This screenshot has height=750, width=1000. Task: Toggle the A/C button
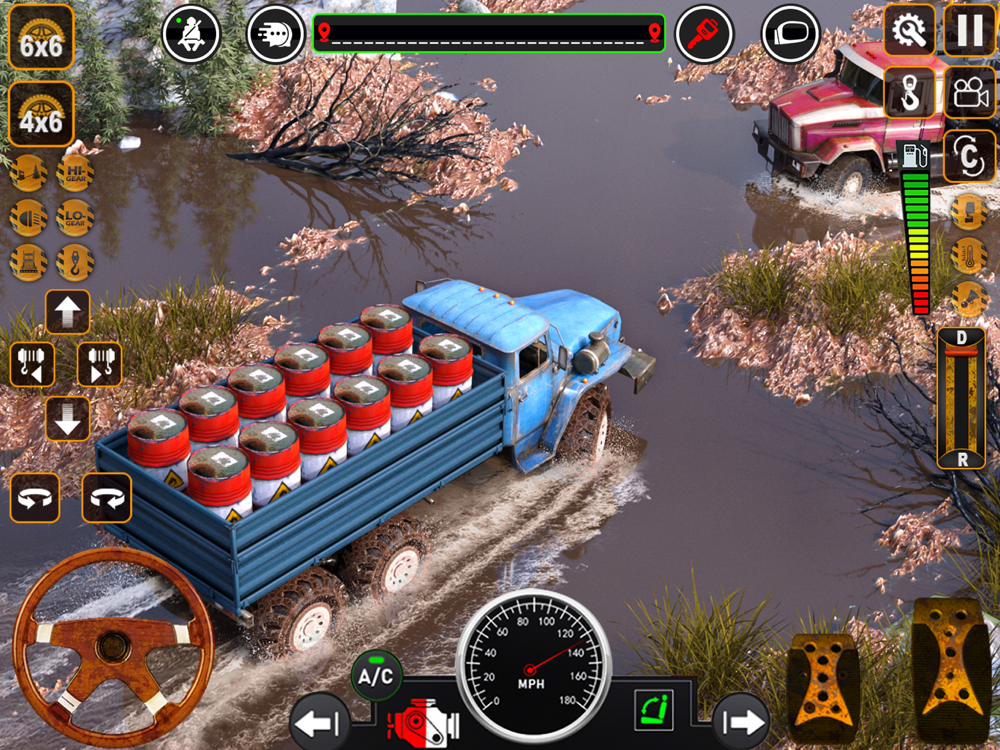point(376,676)
